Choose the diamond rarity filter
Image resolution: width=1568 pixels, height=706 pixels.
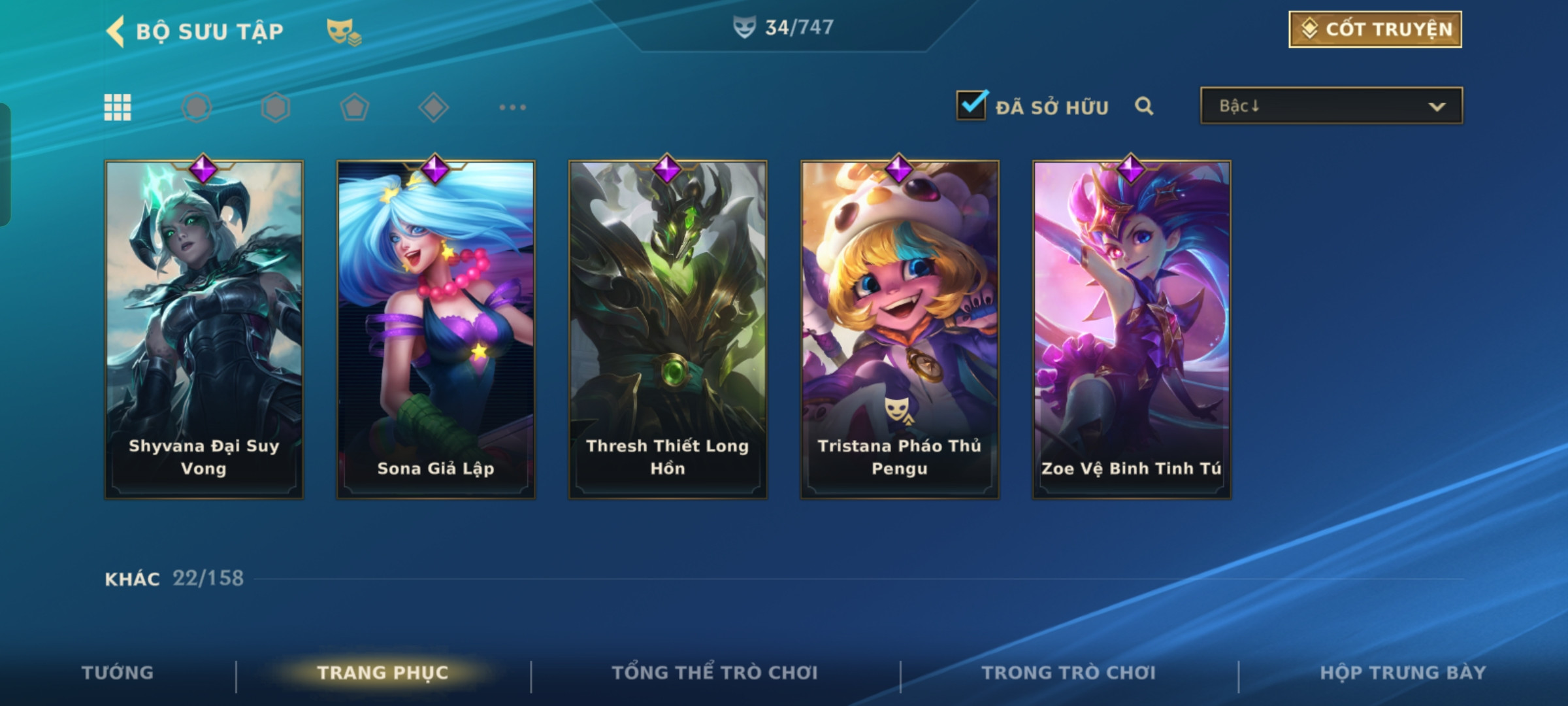[x=433, y=107]
